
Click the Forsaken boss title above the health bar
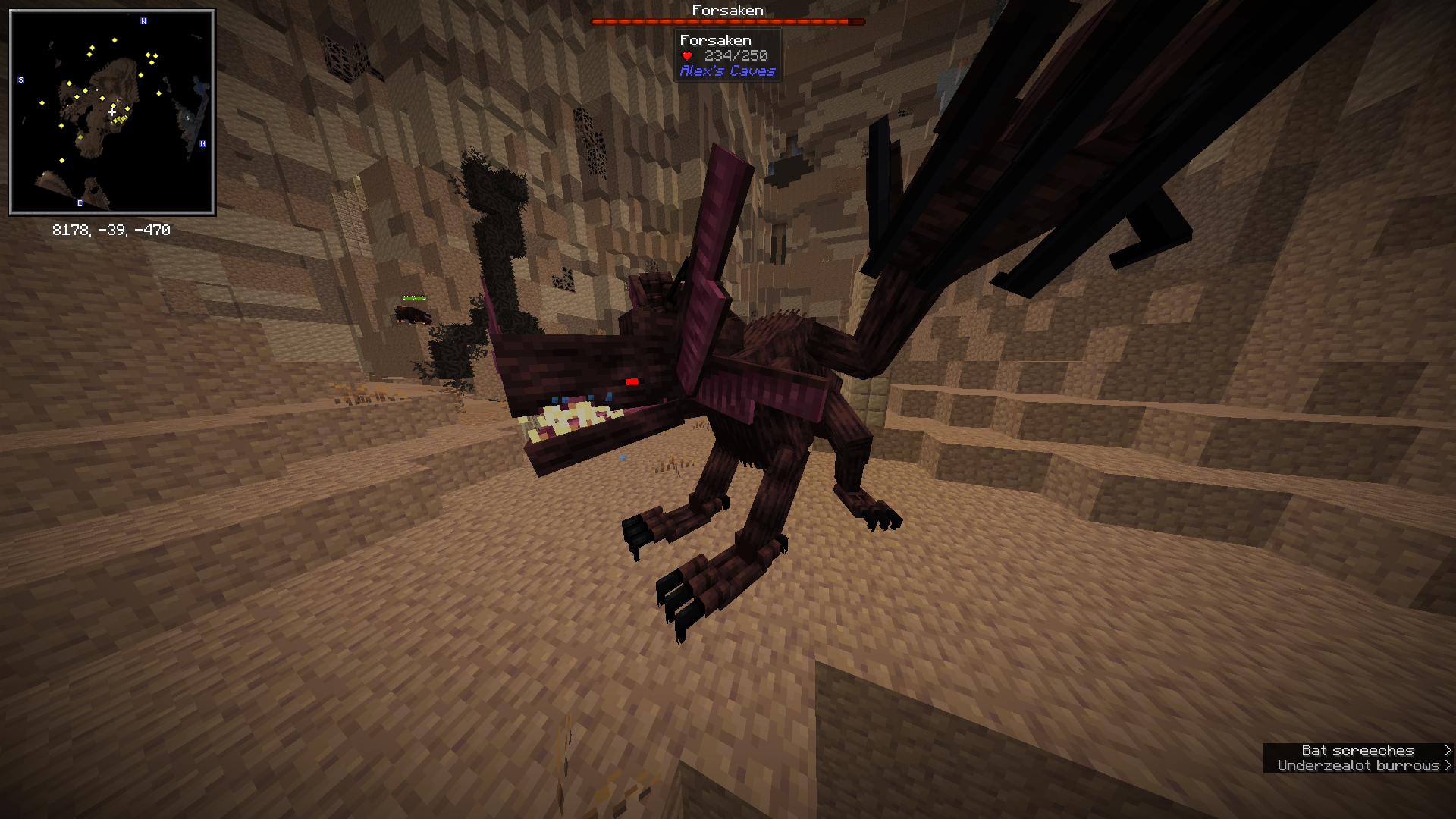pos(726,10)
